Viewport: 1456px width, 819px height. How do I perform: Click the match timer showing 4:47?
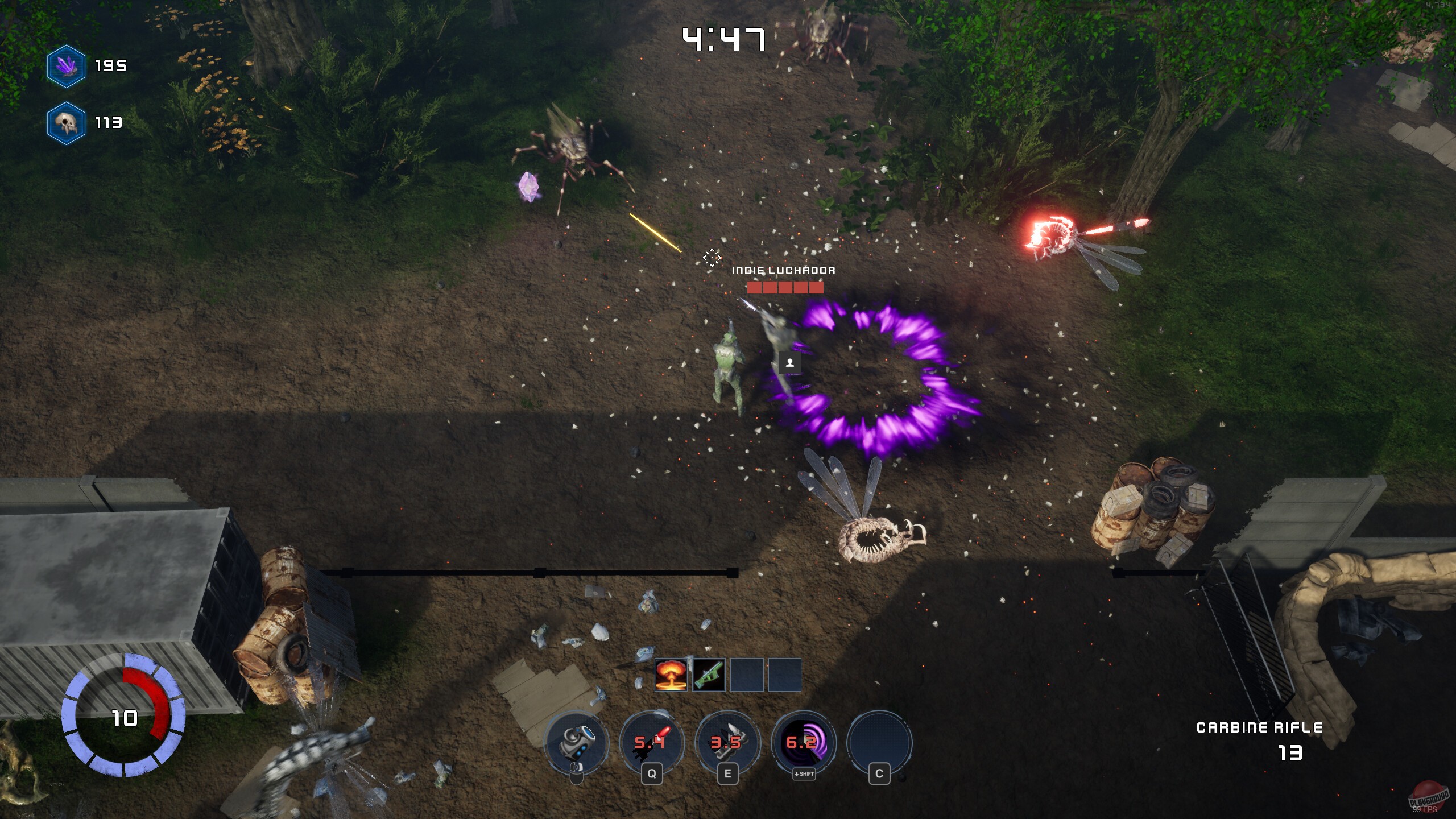pyautogui.click(x=725, y=39)
